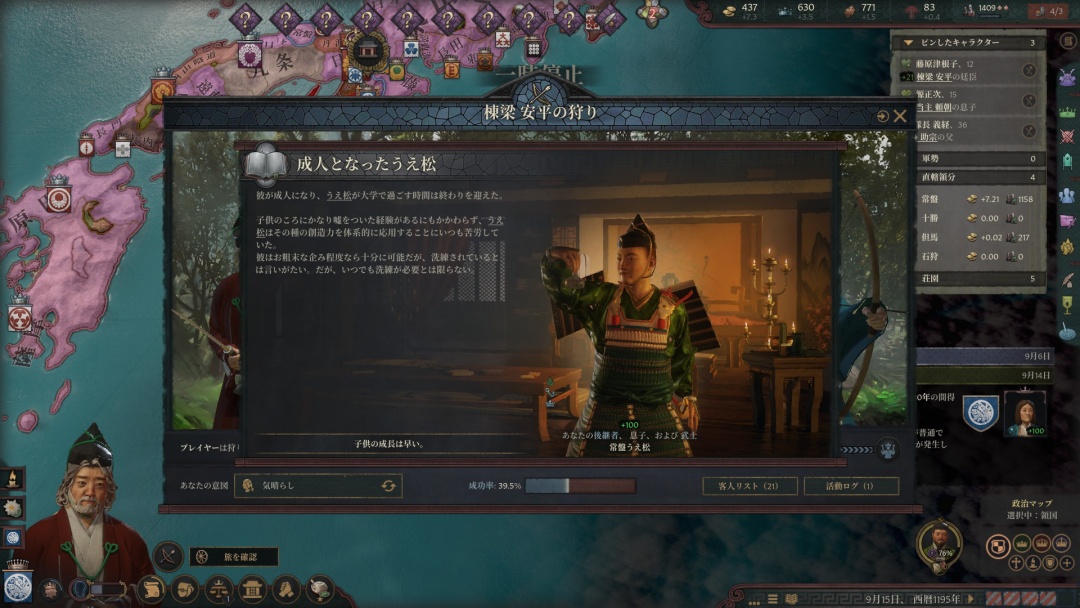Image resolution: width=1080 pixels, height=608 pixels.
Task: Expand the 軍勢 armies section
Action: pyautogui.click(x=980, y=158)
